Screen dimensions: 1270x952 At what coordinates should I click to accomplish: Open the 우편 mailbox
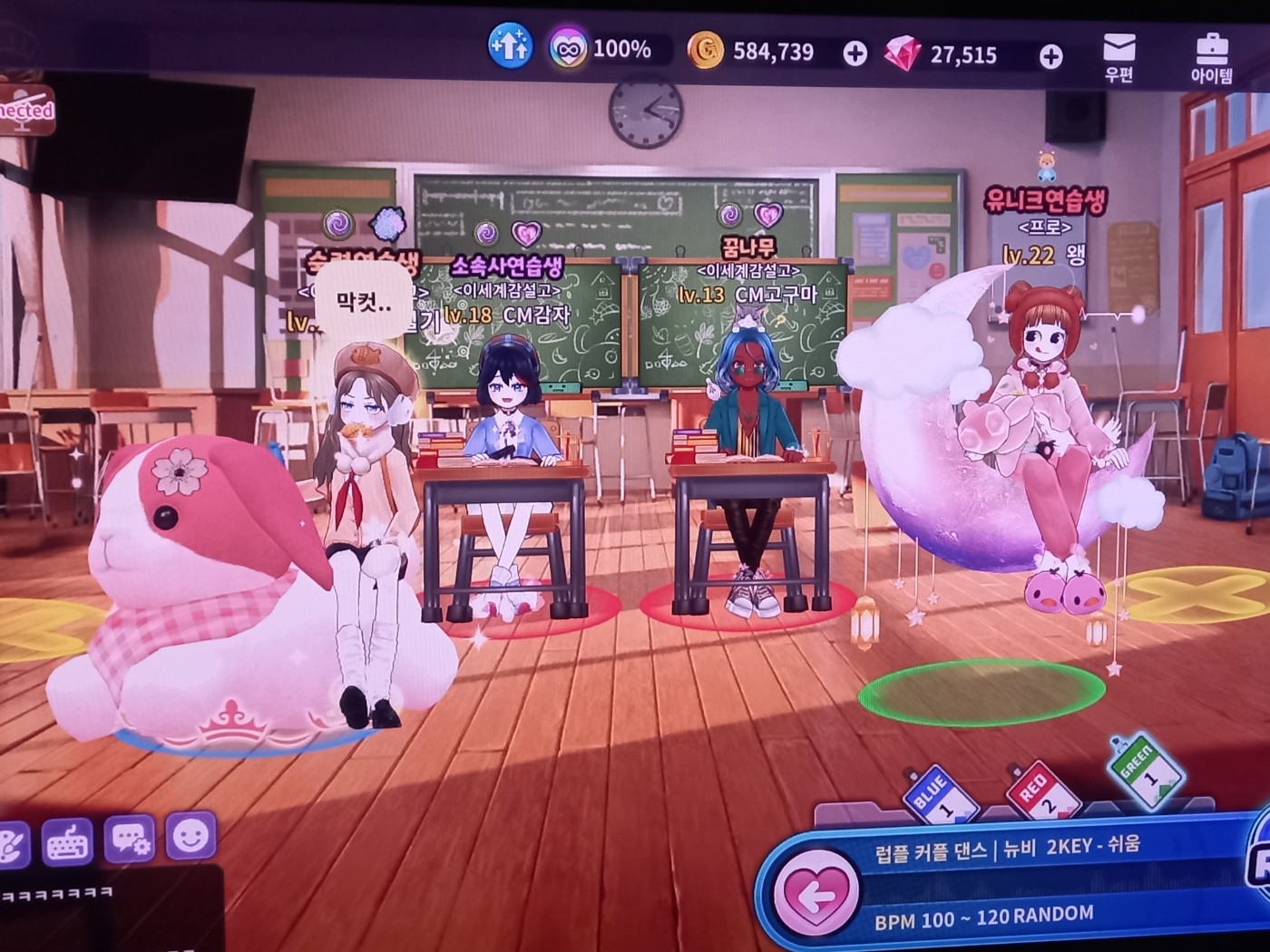coord(1119,56)
